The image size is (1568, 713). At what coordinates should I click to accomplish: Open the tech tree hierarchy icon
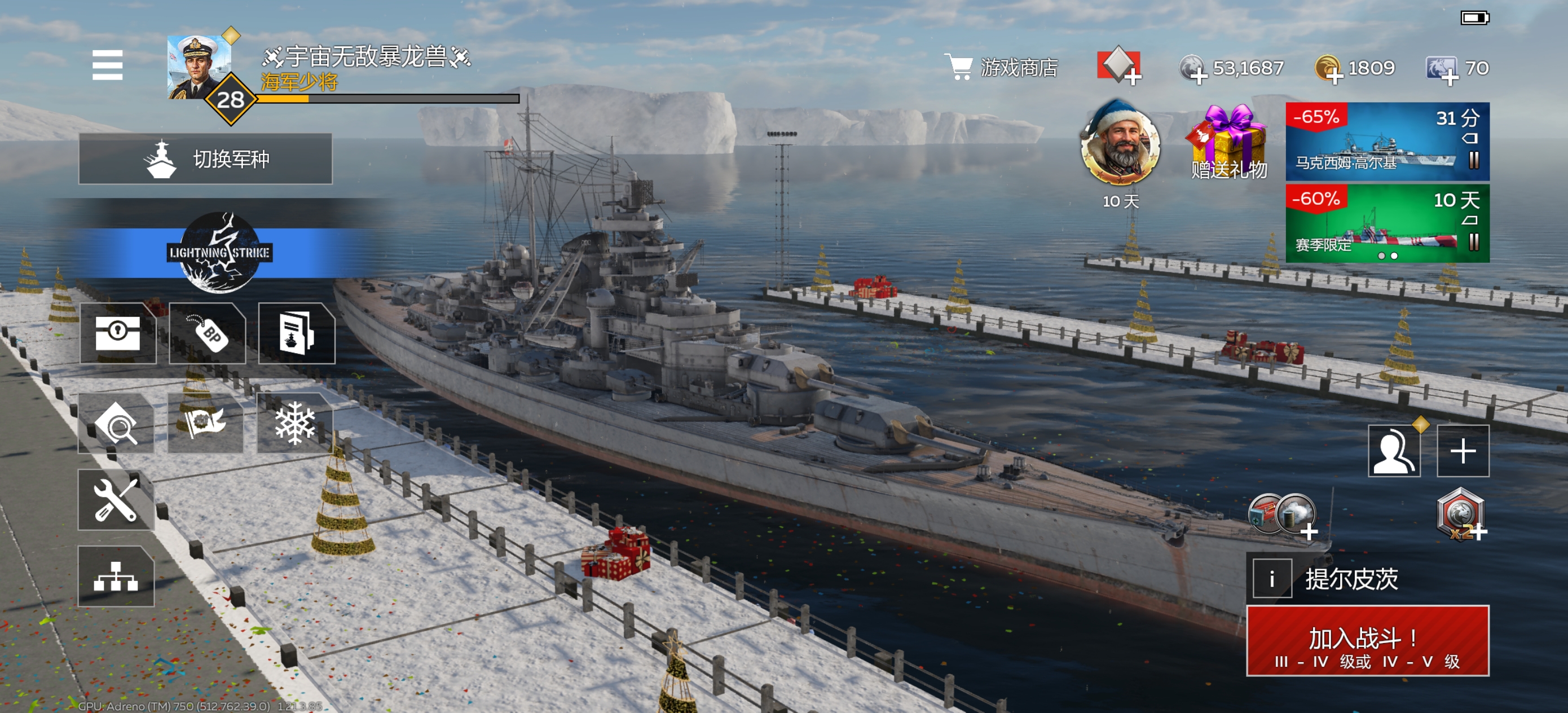pos(116,576)
